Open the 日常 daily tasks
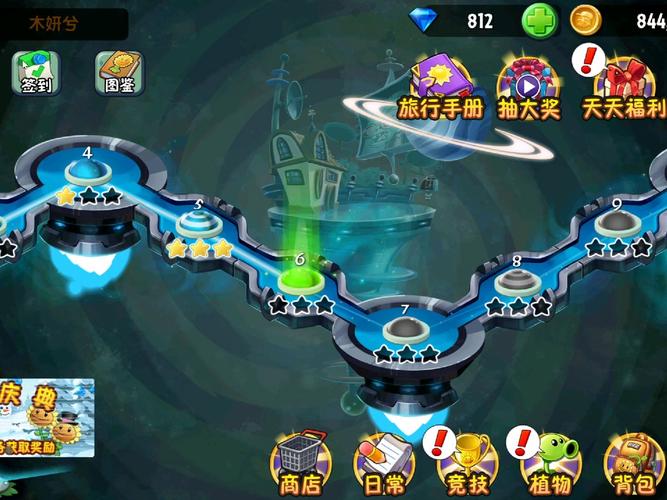 click(x=382, y=463)
